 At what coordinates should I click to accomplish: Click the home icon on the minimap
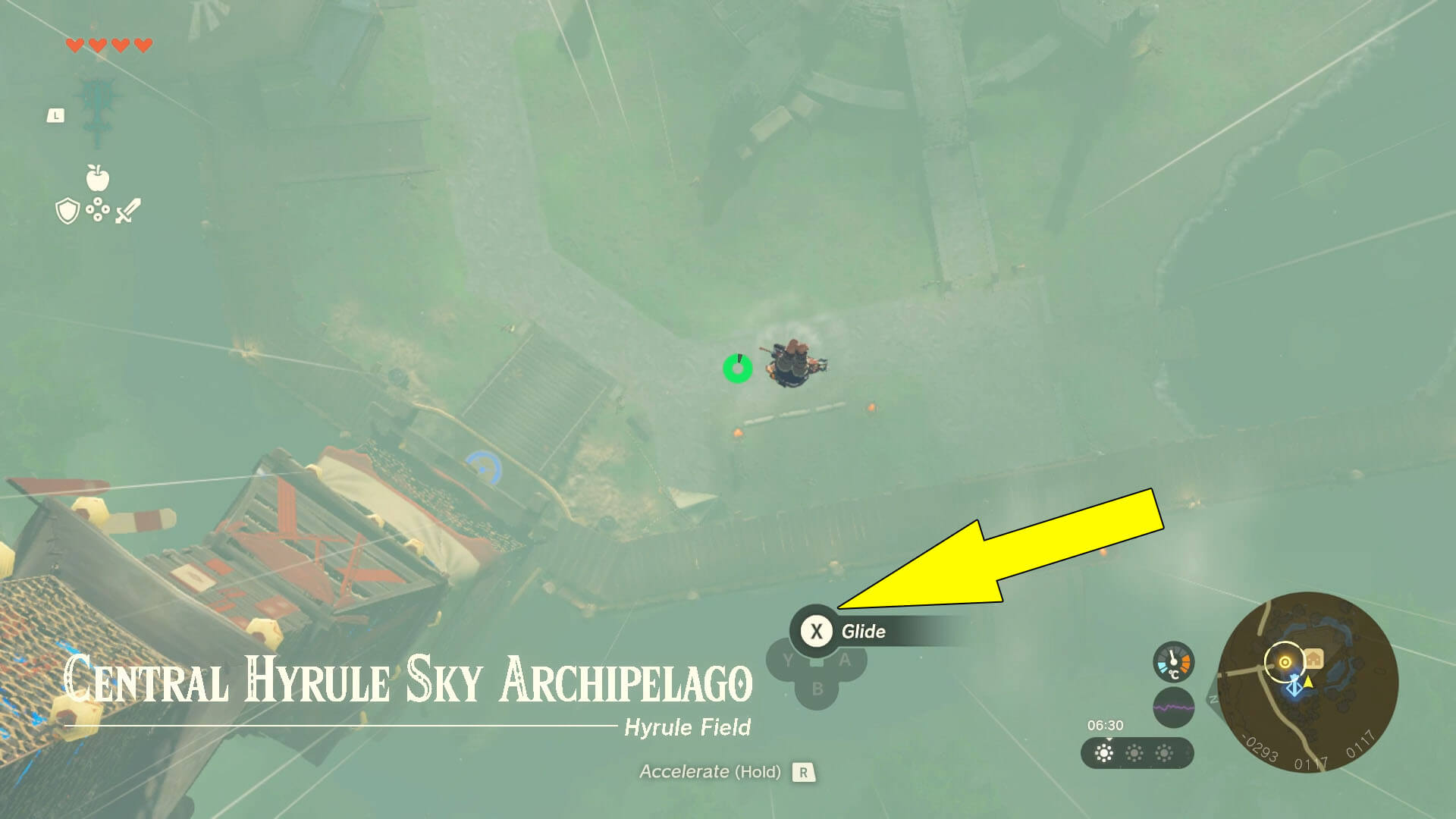coord(1313,658)
